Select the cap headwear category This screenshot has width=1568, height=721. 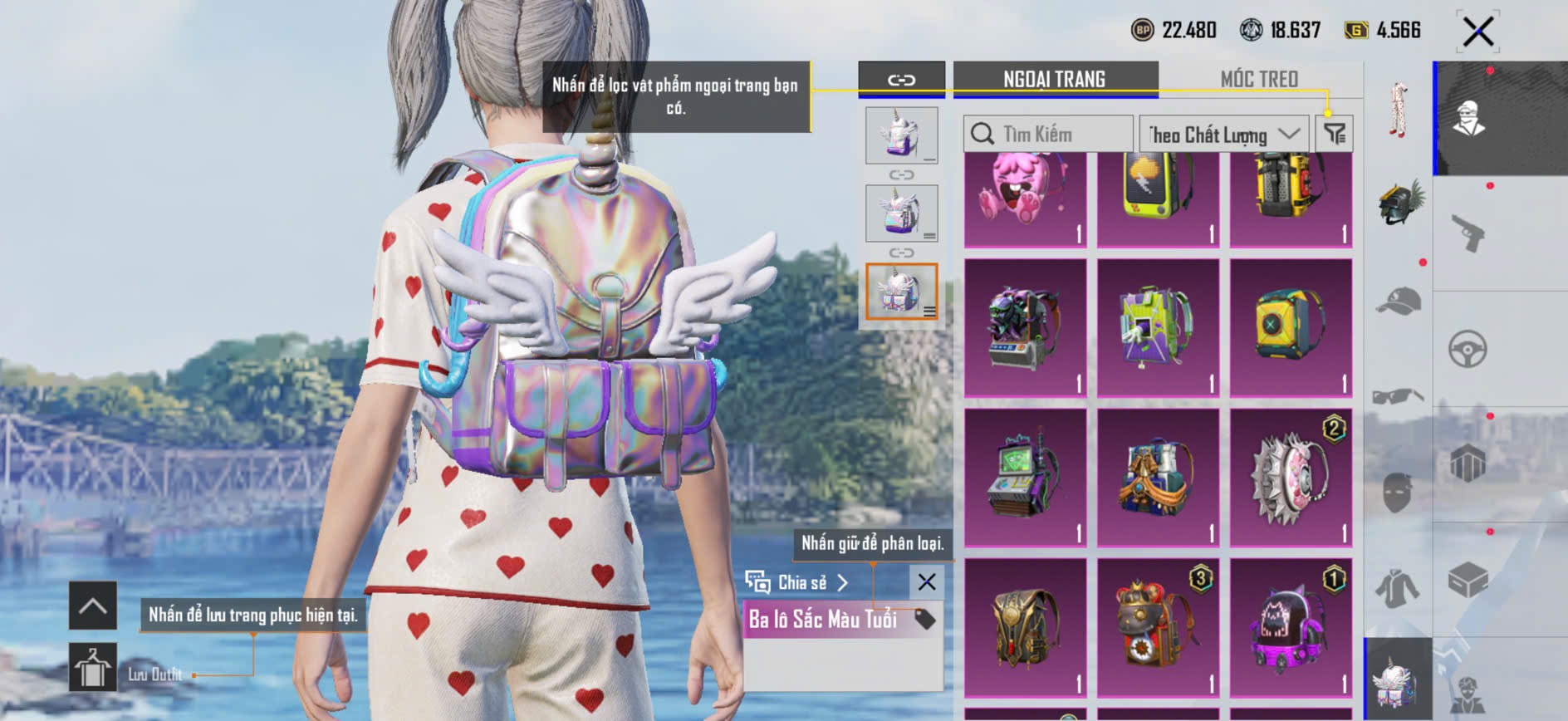tap(1399, 301)
